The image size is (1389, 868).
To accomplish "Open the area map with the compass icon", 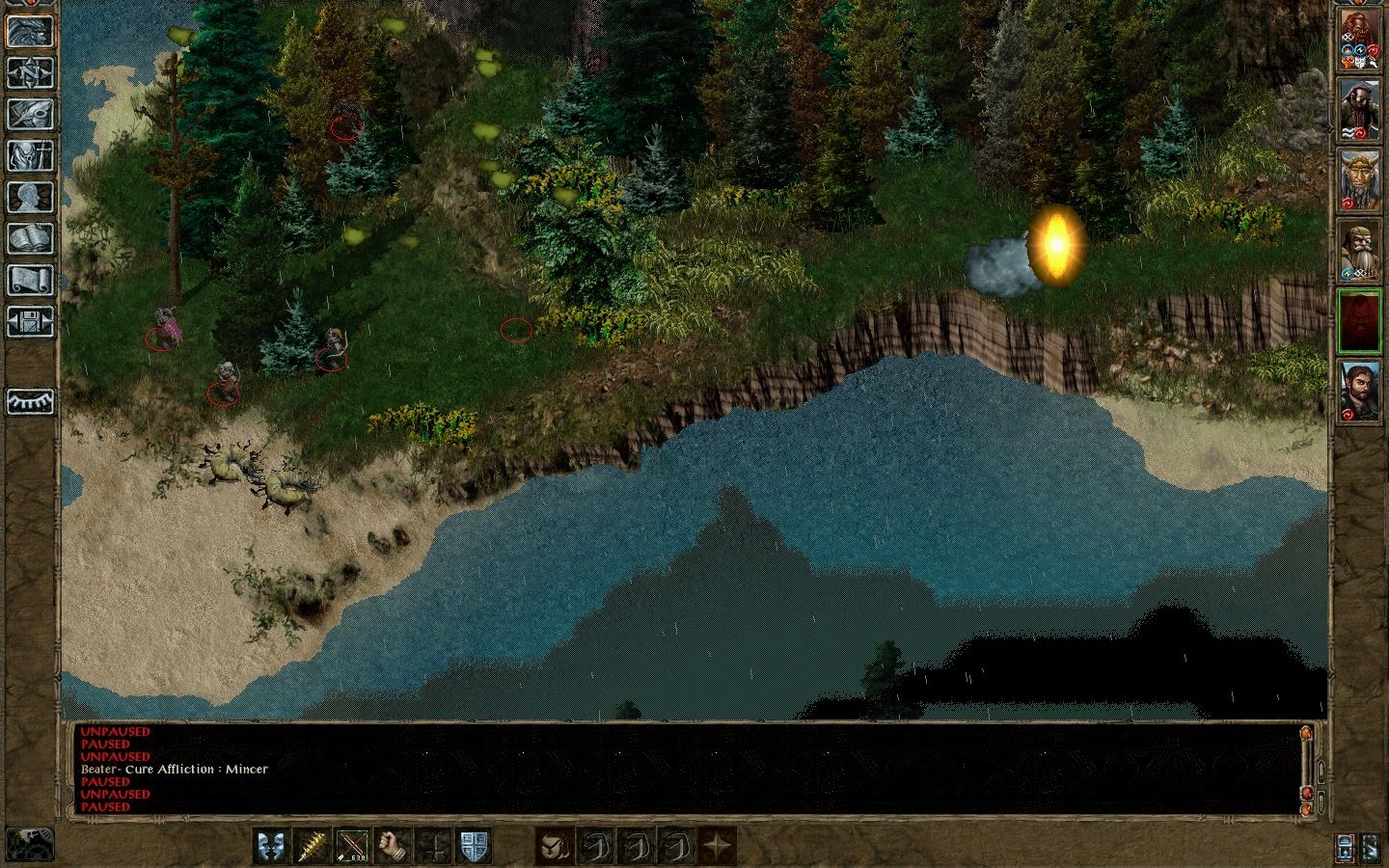I will (x=30, y=72).
